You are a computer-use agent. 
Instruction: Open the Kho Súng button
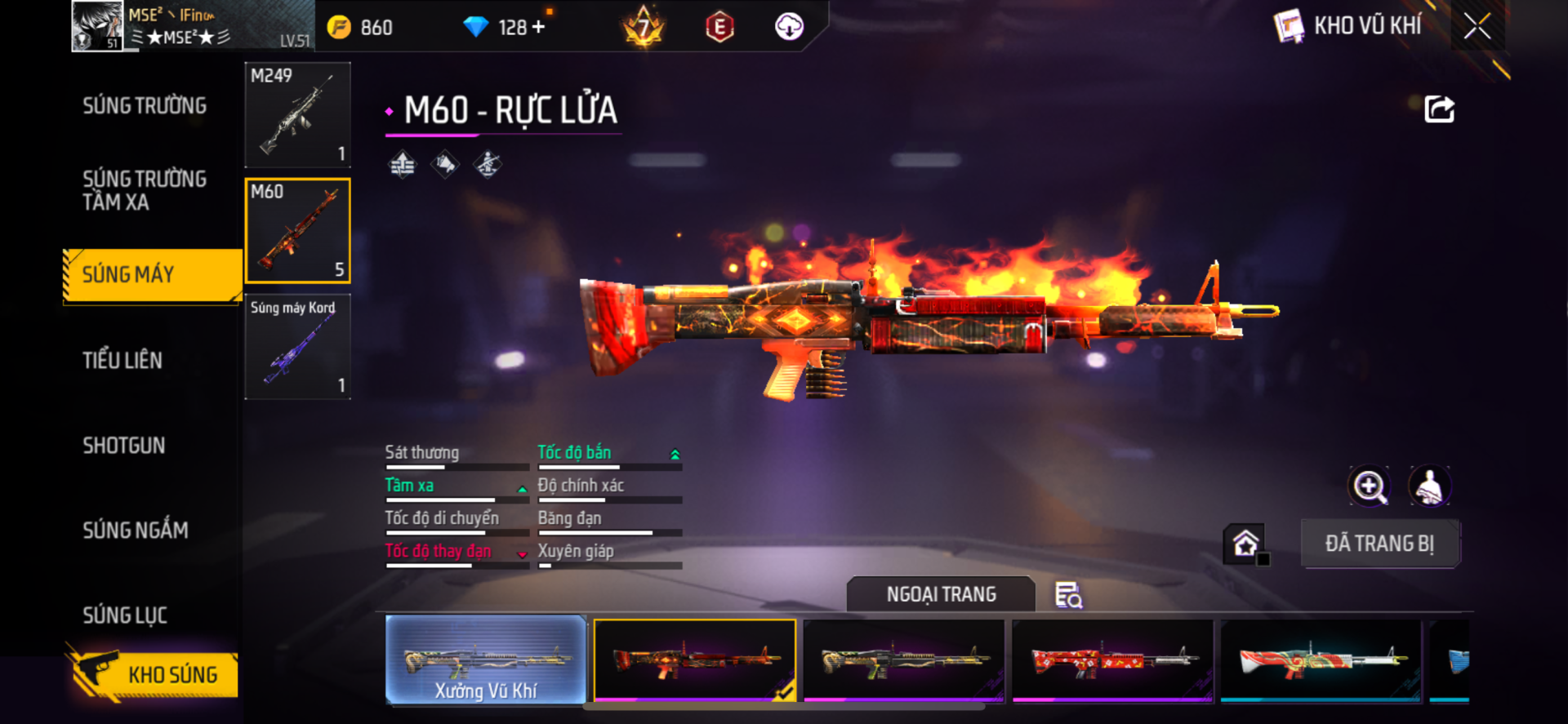pos(154,674)
